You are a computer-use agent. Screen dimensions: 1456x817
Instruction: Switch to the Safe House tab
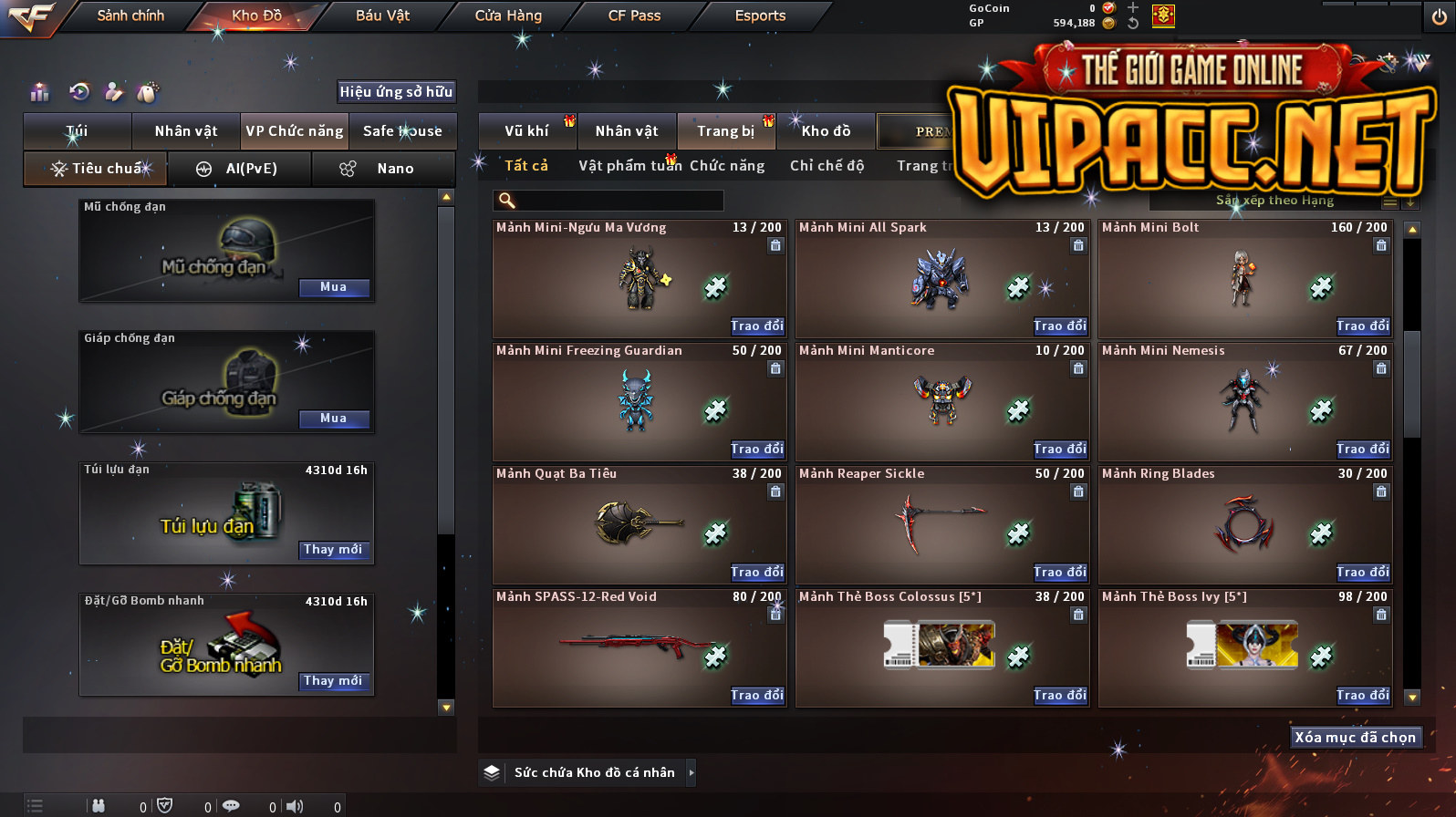(402, 131)
